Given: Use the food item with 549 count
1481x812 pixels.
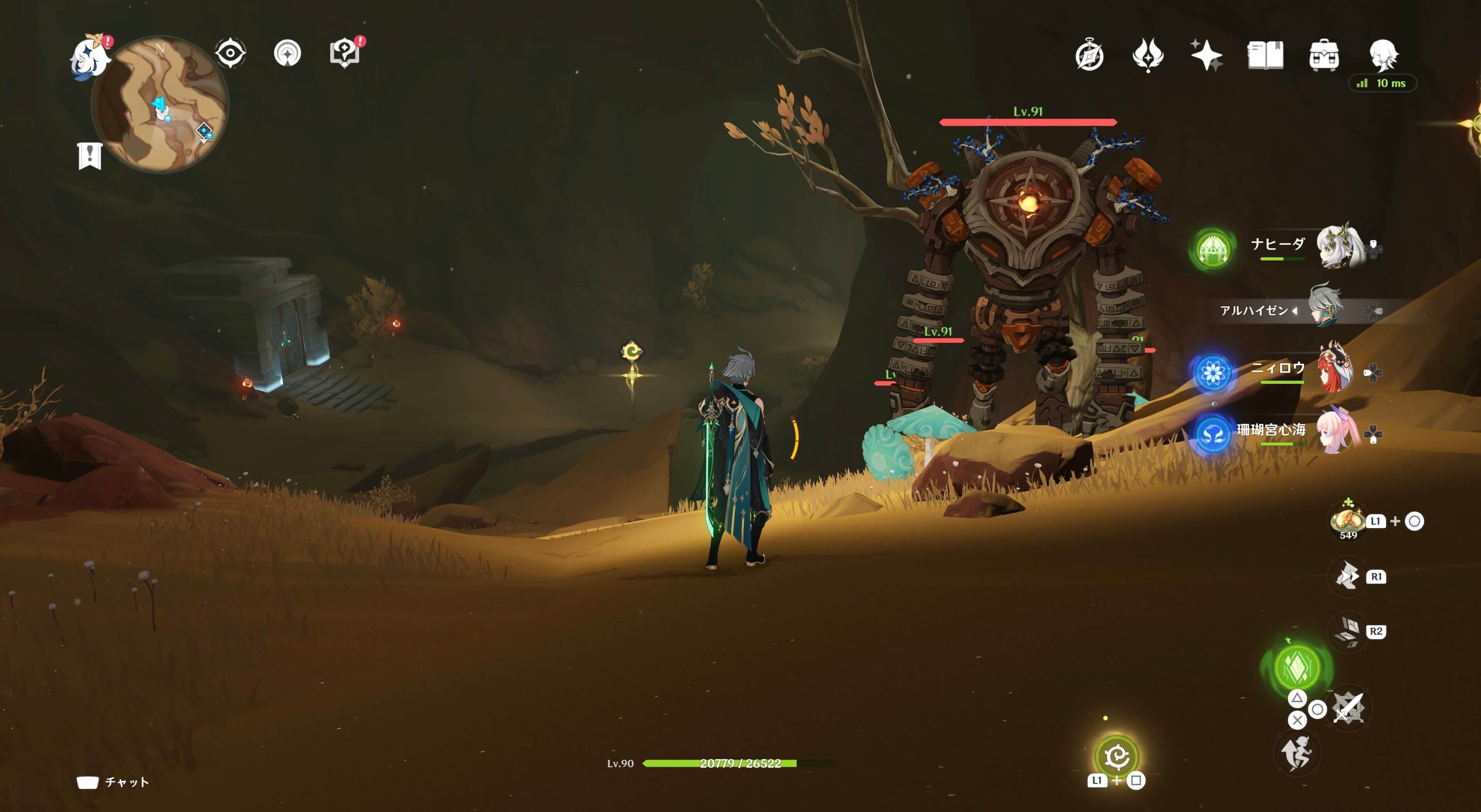Looking at the screenshot, I should (1347, 521).
